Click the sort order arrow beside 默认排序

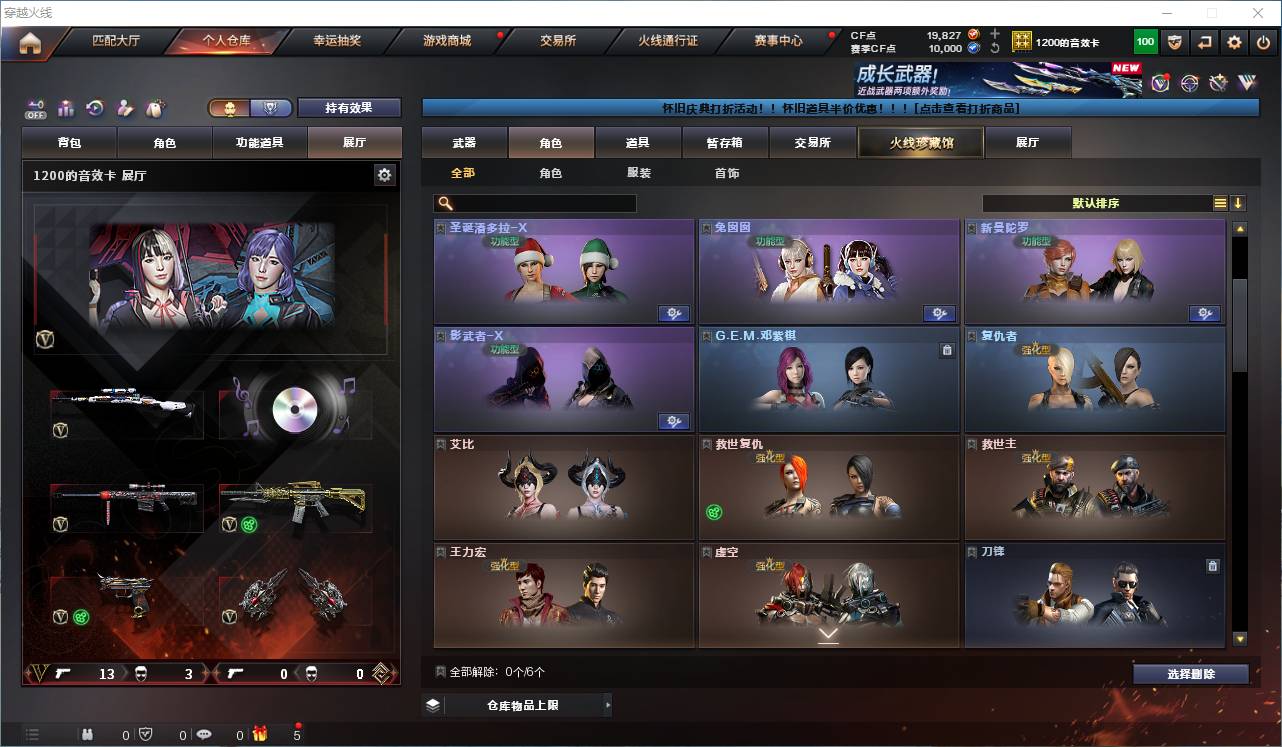click(x=1240, y=203)
